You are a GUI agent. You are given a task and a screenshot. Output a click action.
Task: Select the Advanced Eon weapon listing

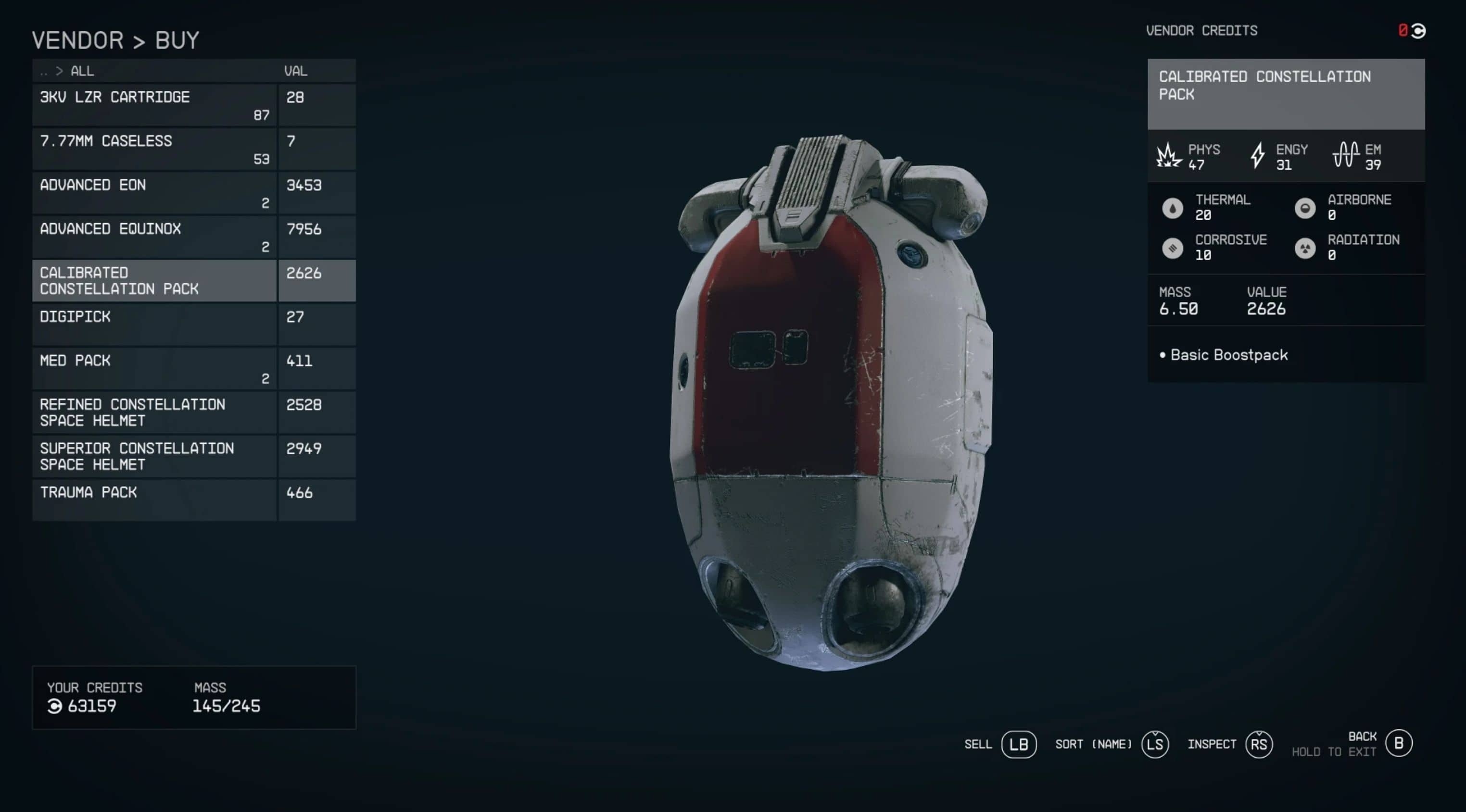pyautogui.click(x=154, y=193)
